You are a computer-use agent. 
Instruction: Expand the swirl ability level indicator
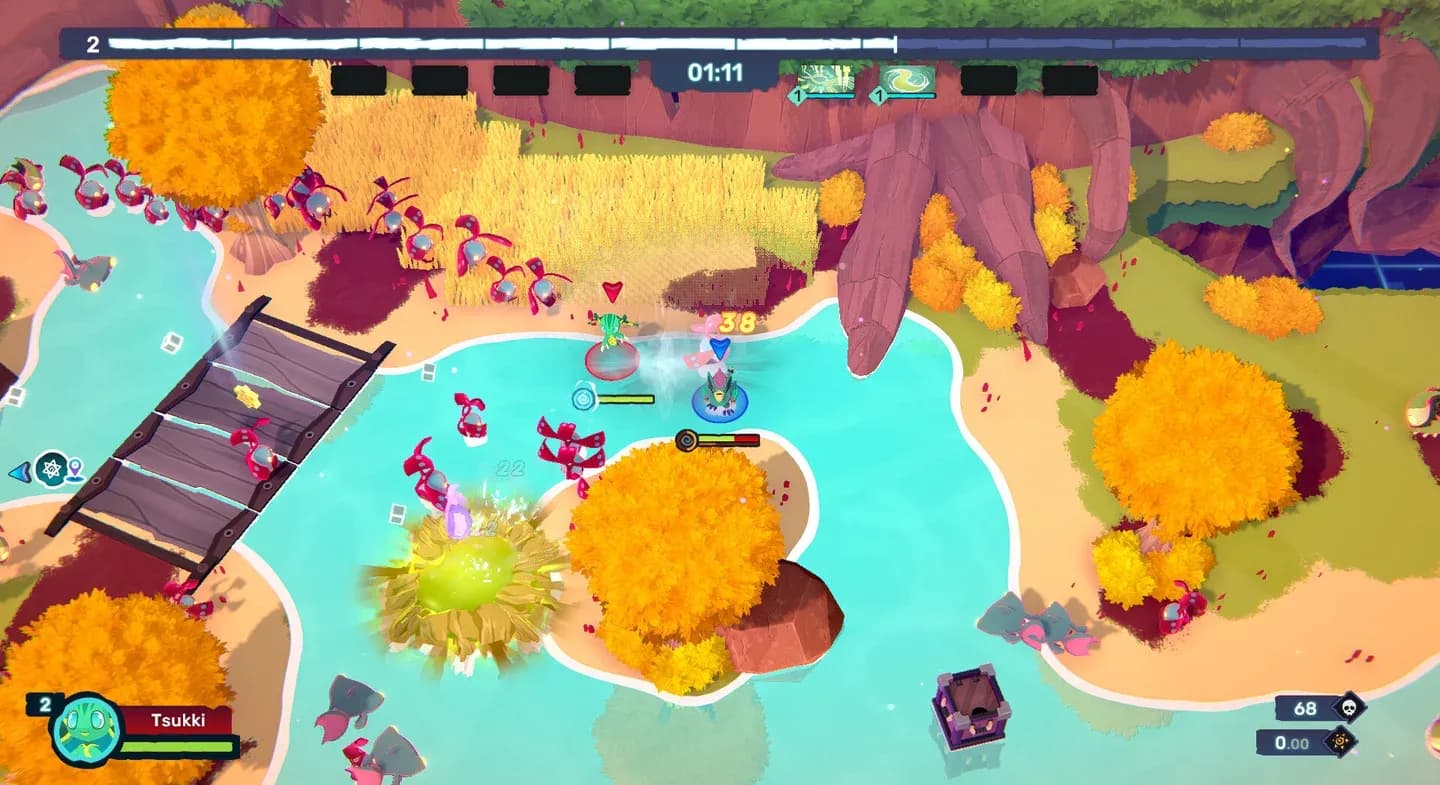pyautogui.click(x=880, y=95)
